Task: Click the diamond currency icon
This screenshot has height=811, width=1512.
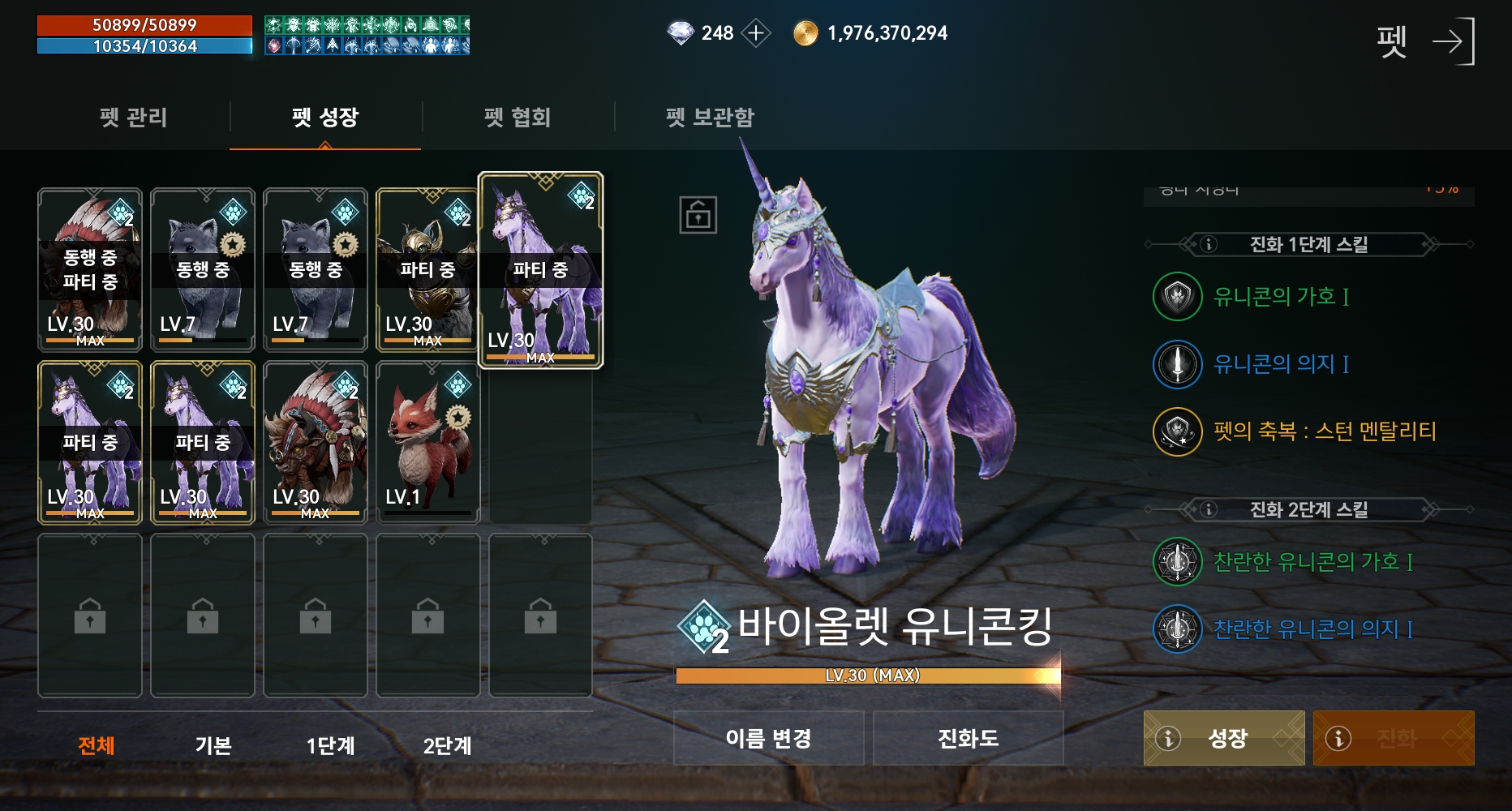Action: (x=681, y=33)
